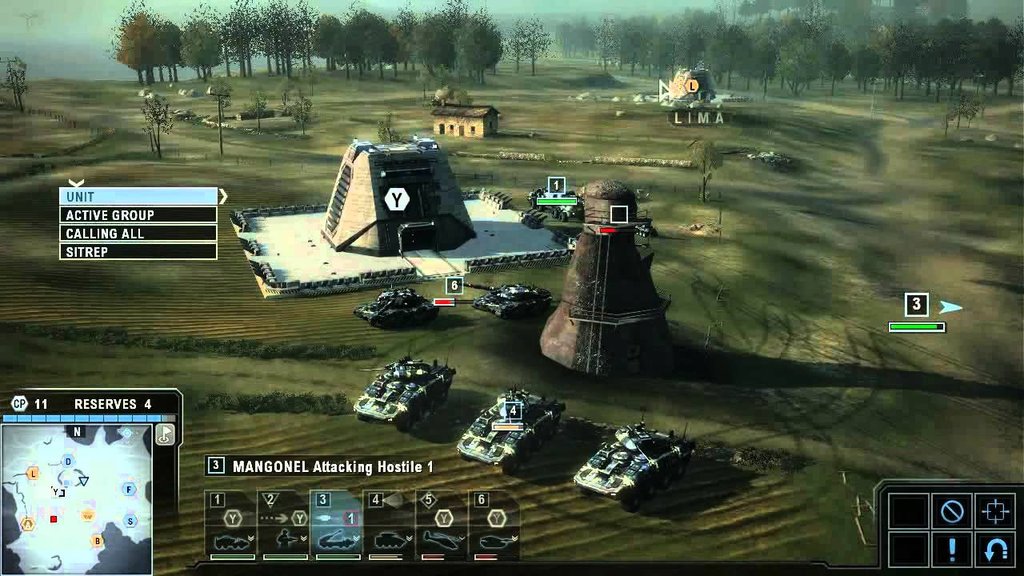Select unit card 1 with the transport vehicle
The height and width of the screenshot is (576, 1024).
click(231, 525)
